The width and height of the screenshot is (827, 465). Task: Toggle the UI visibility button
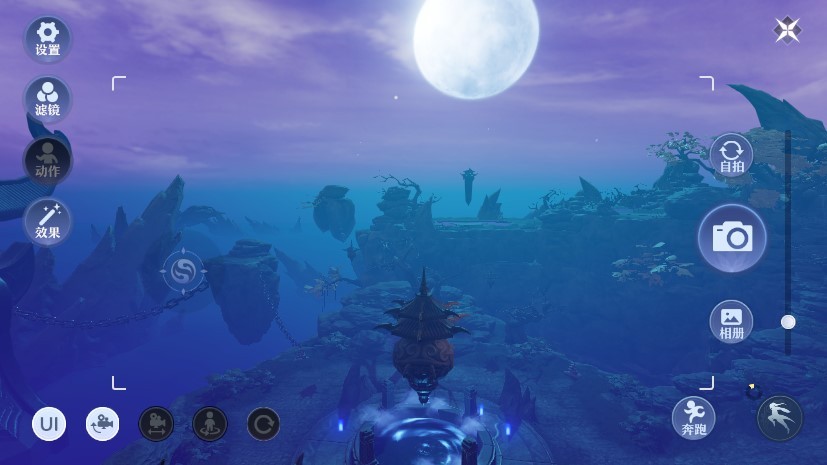point(49,424)
